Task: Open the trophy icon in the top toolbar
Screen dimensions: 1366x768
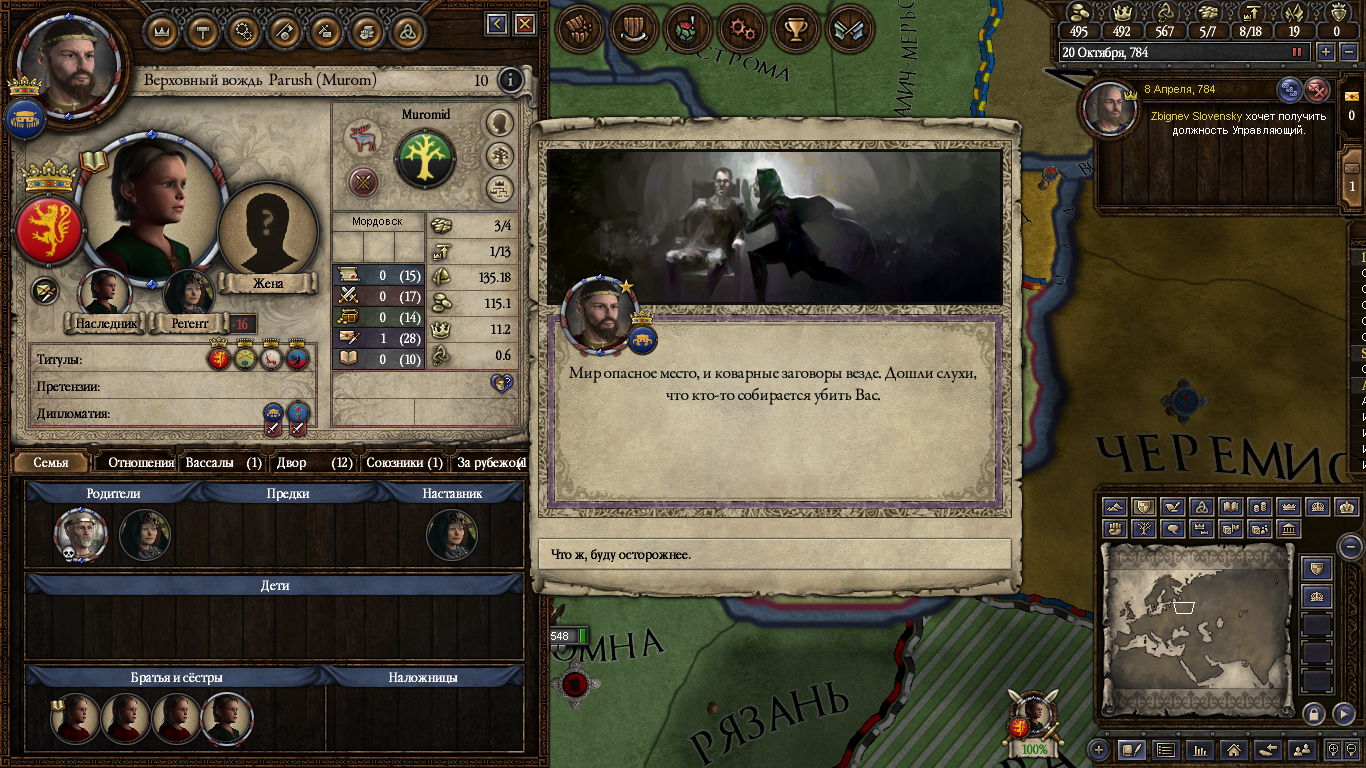Action: (795, 29)
